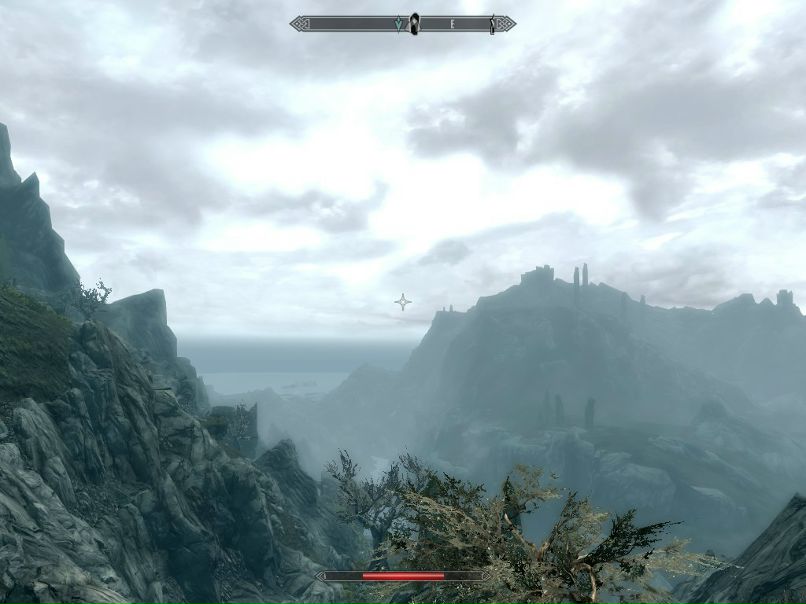Select the marker at the compass's right end
This screenshot has width=806, height=604.
[x=492, y=24]
